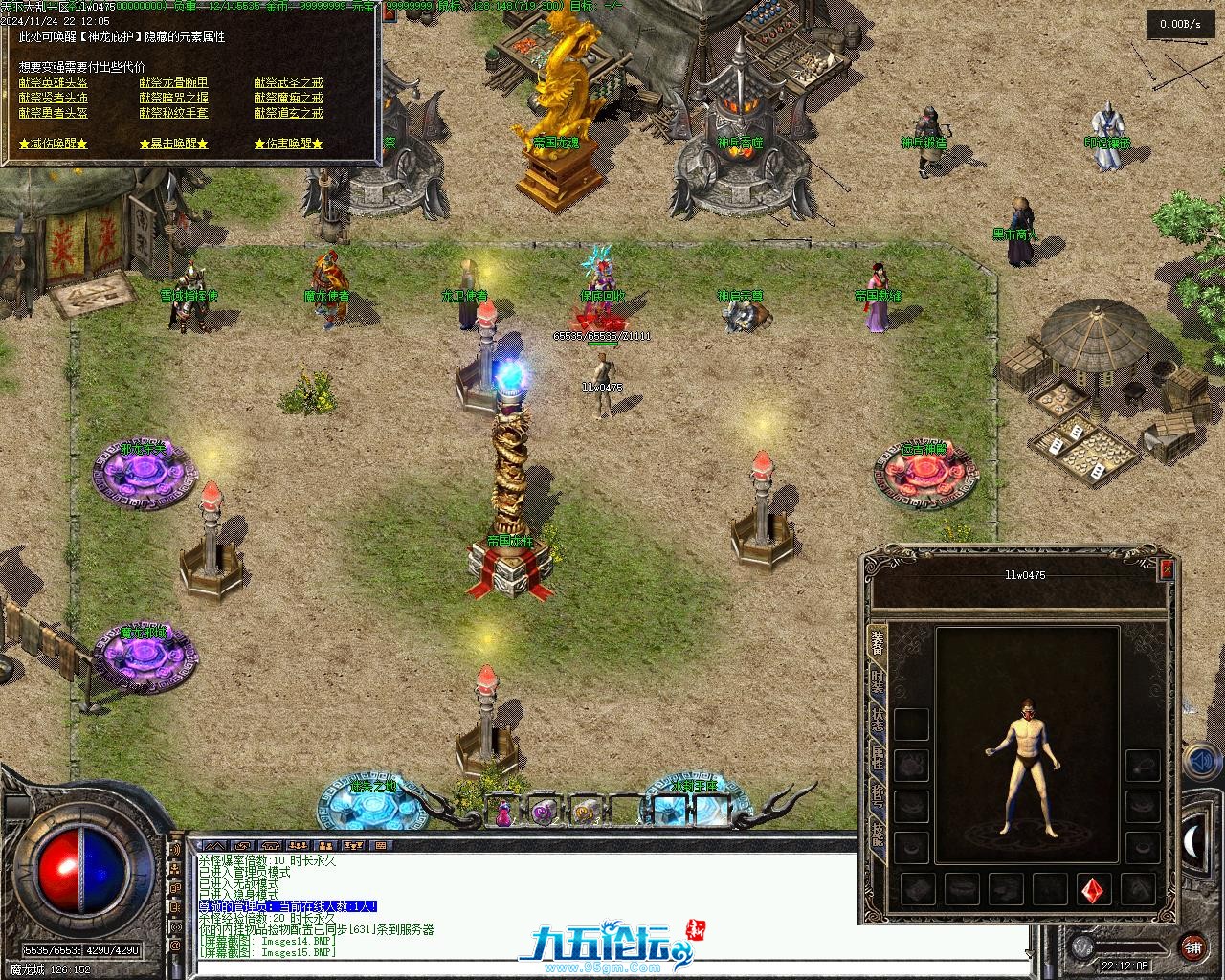
Task: Use the pink potion hotbar slot
Action: coord(503,813)
